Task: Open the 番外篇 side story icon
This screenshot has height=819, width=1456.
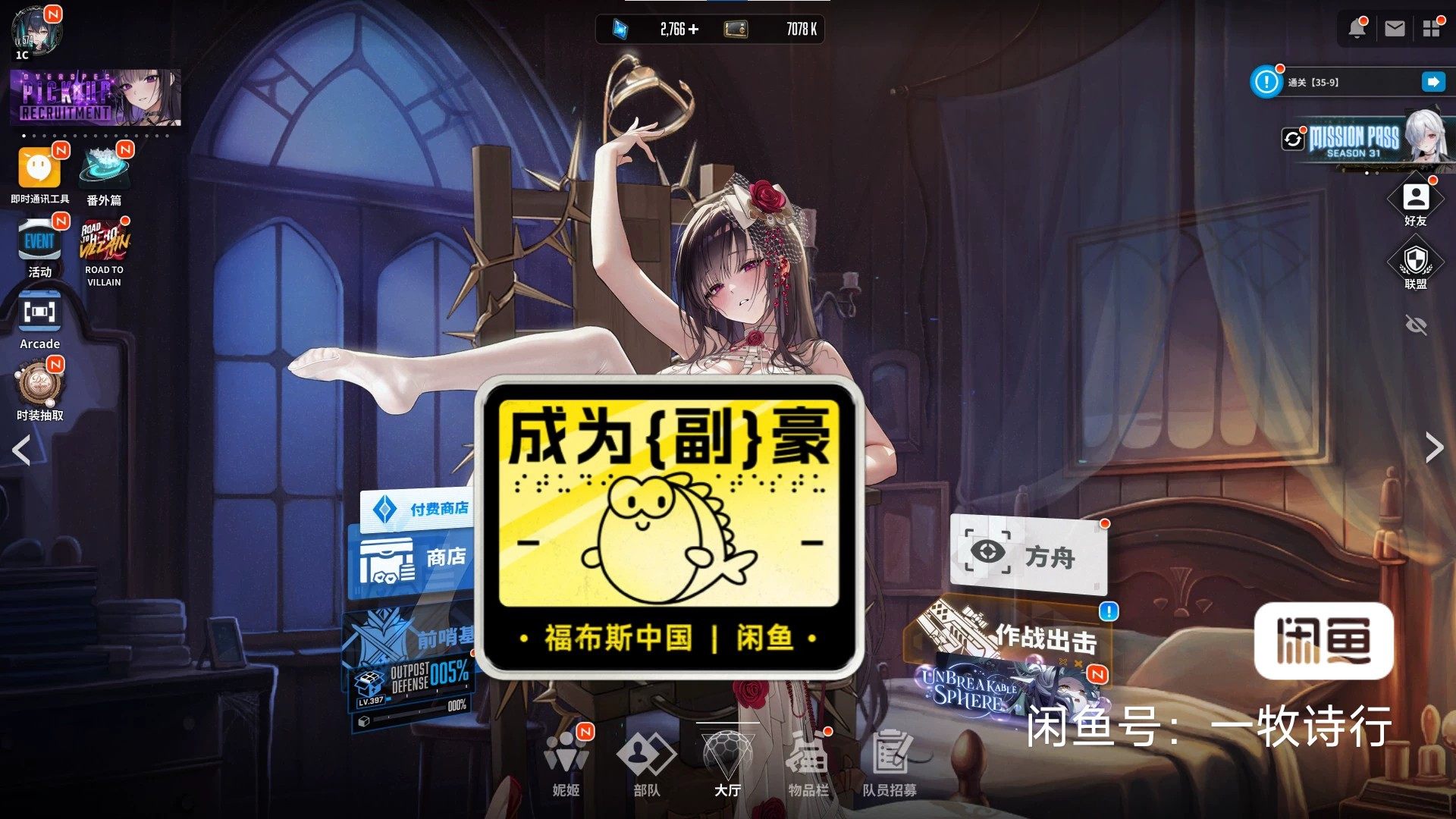Action: [104, 168]
